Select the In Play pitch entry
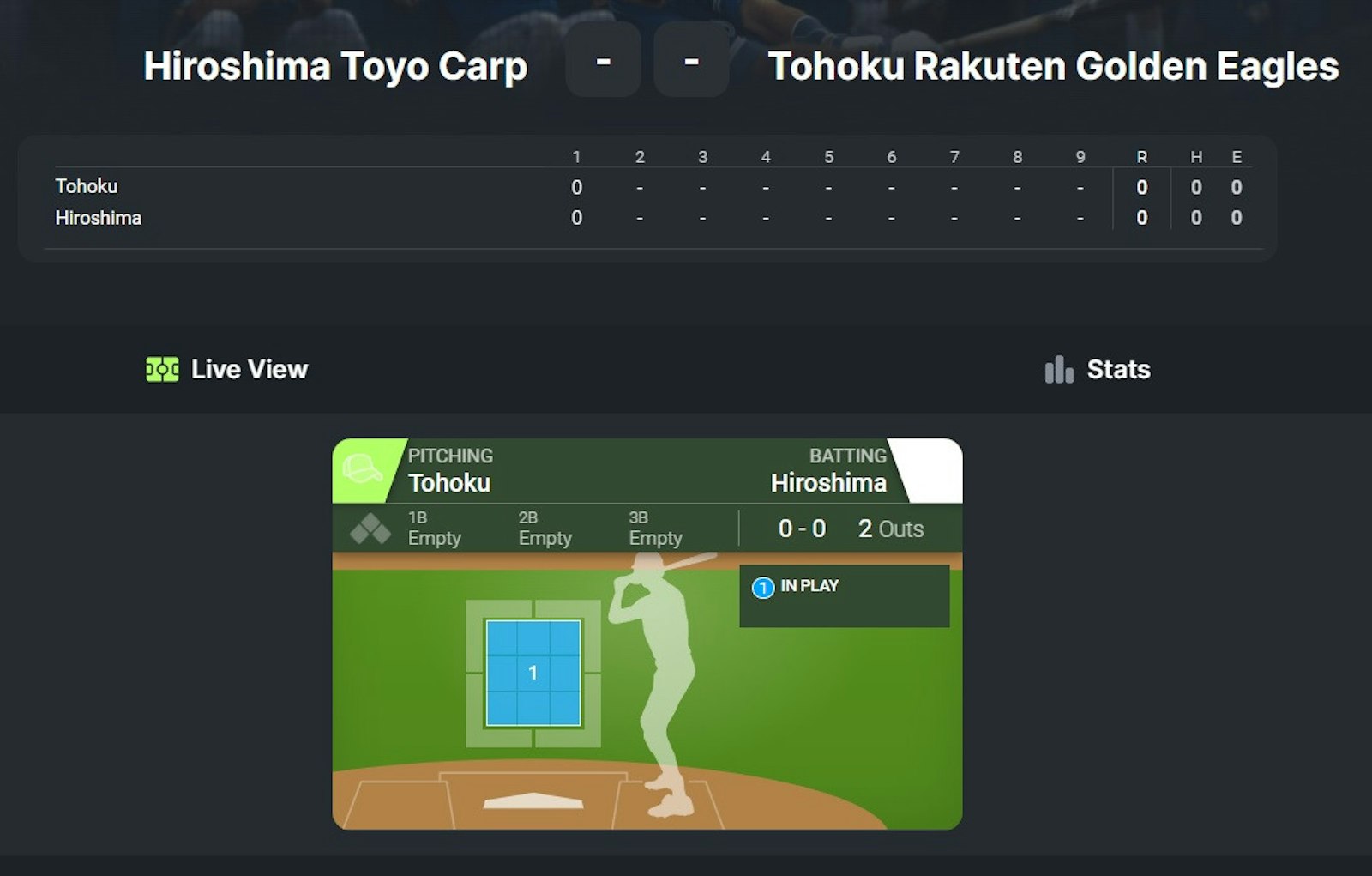The image size is (1372, 876). point(809,587)
